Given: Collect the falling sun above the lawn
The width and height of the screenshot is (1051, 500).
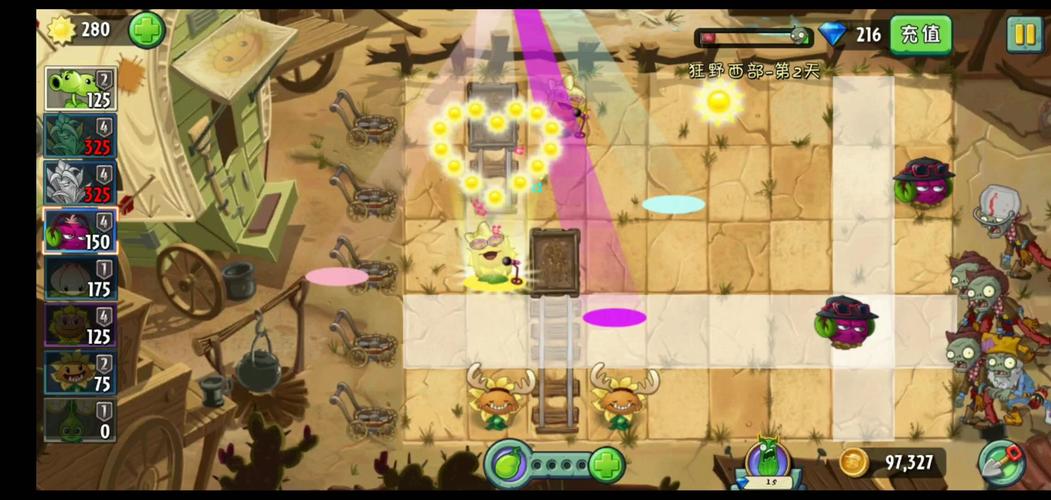Looking at the screenshot, I should tap(718, 102).
